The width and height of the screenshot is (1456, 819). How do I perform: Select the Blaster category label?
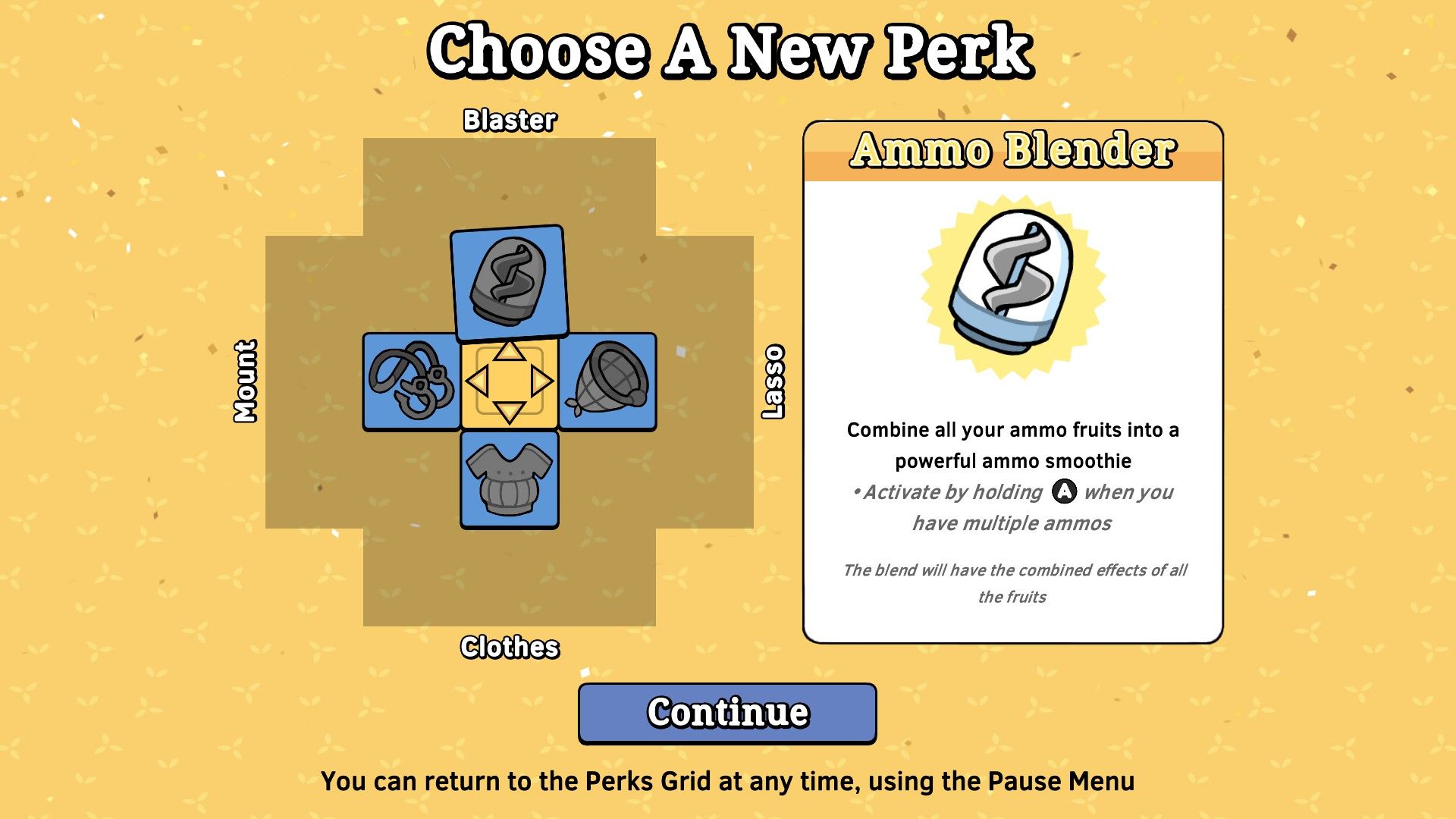510,120
